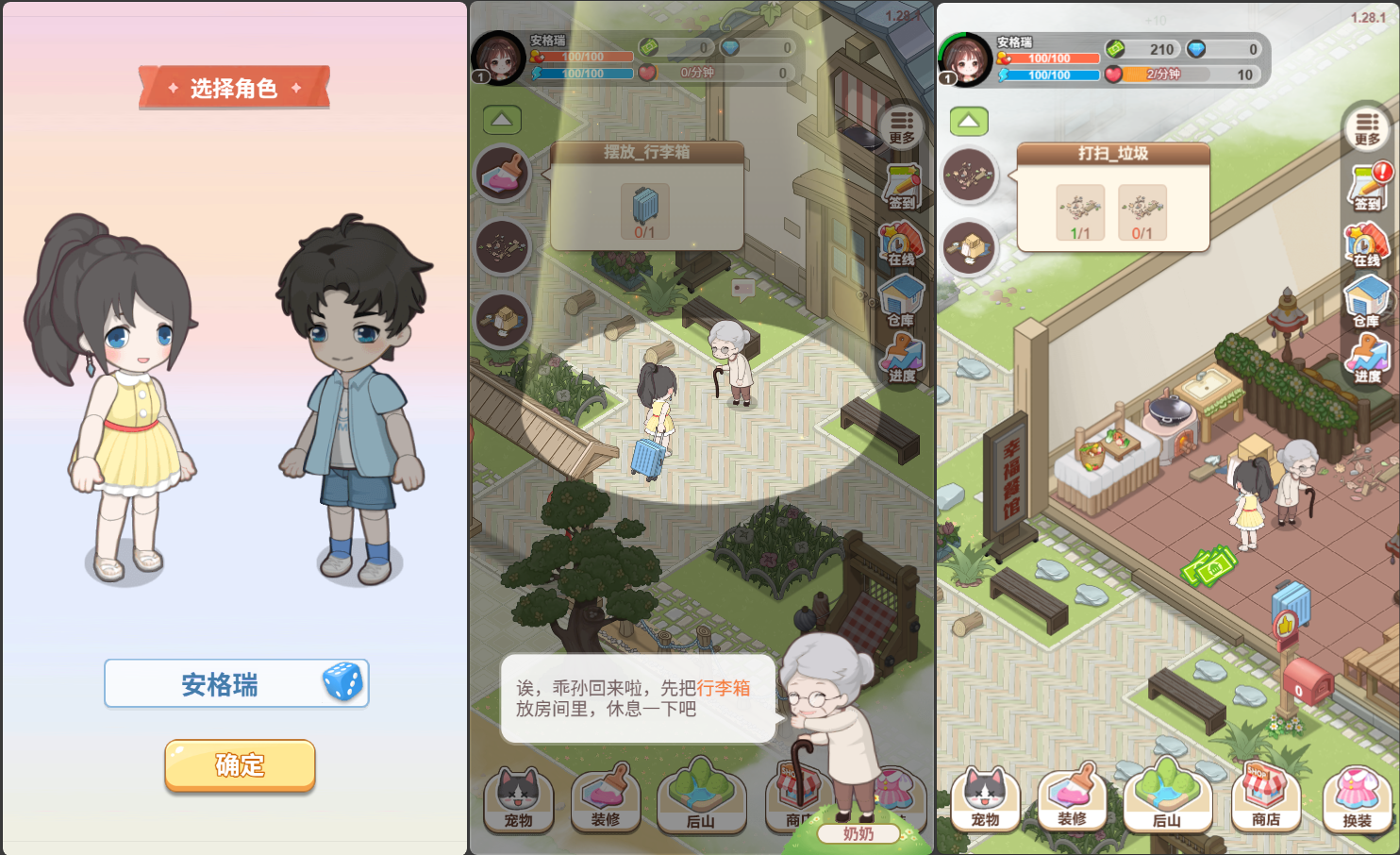Open the trash-pile cleanup task circle icon

pos(971,175)
